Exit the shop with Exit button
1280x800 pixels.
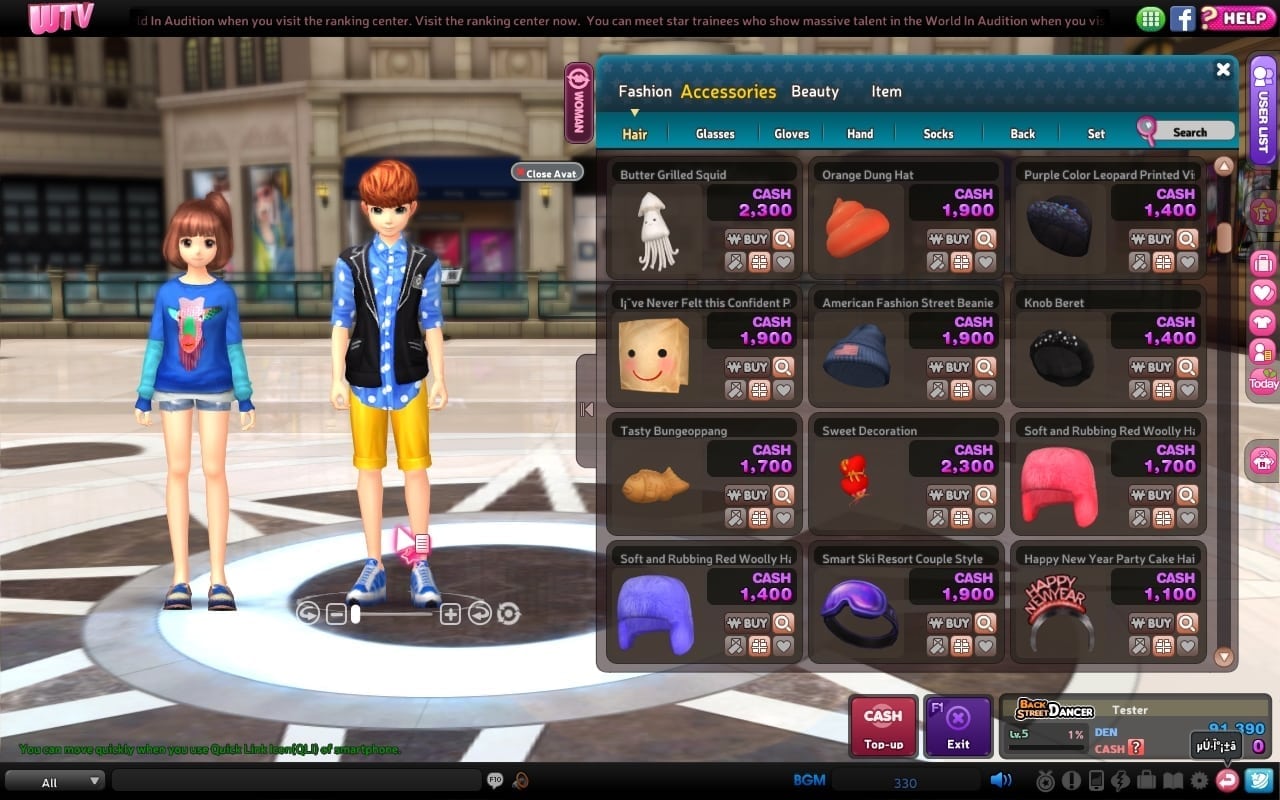958,727
